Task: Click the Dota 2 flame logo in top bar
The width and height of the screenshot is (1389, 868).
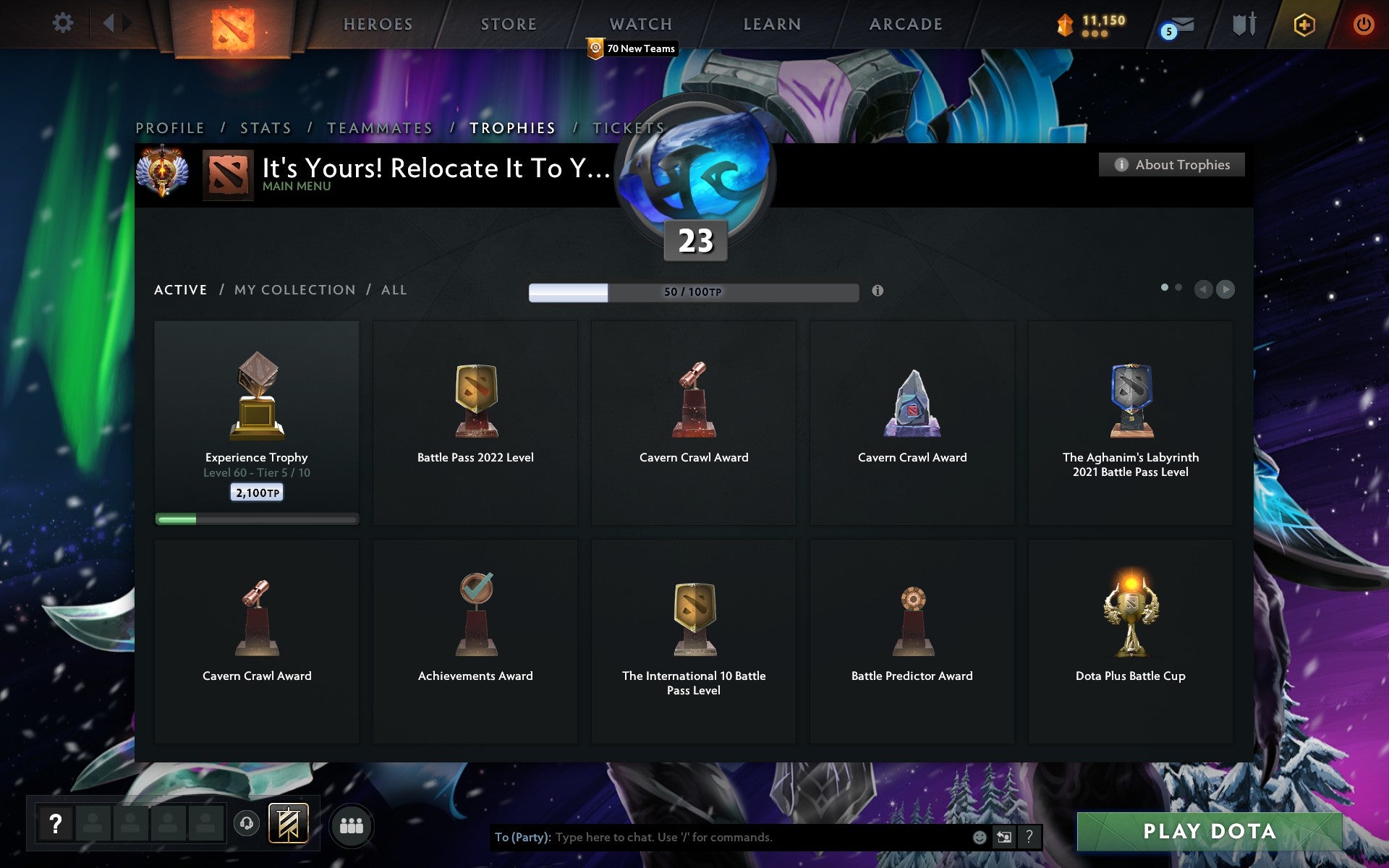Action: point(233,24)
